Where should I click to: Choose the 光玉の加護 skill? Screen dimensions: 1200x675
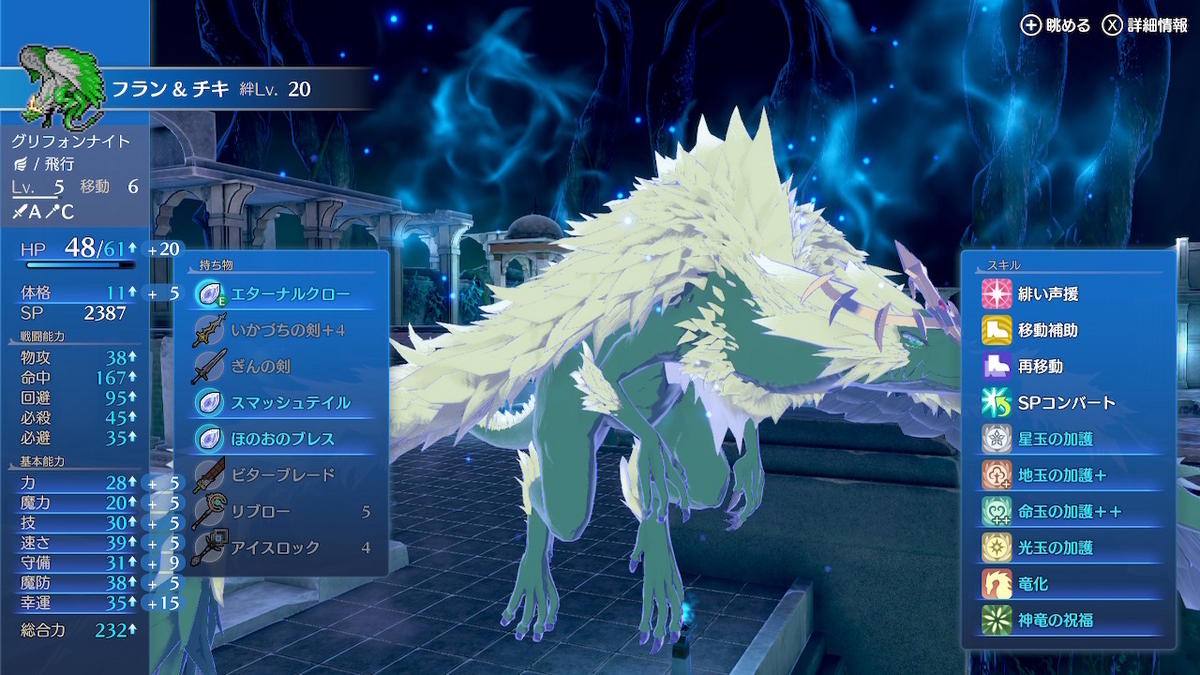(1069, 547)
